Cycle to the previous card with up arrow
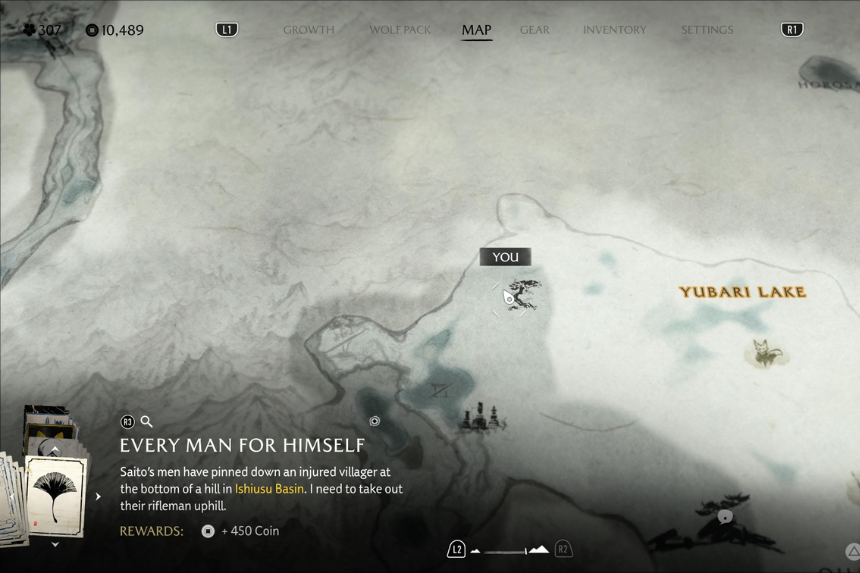 (55, 449)
